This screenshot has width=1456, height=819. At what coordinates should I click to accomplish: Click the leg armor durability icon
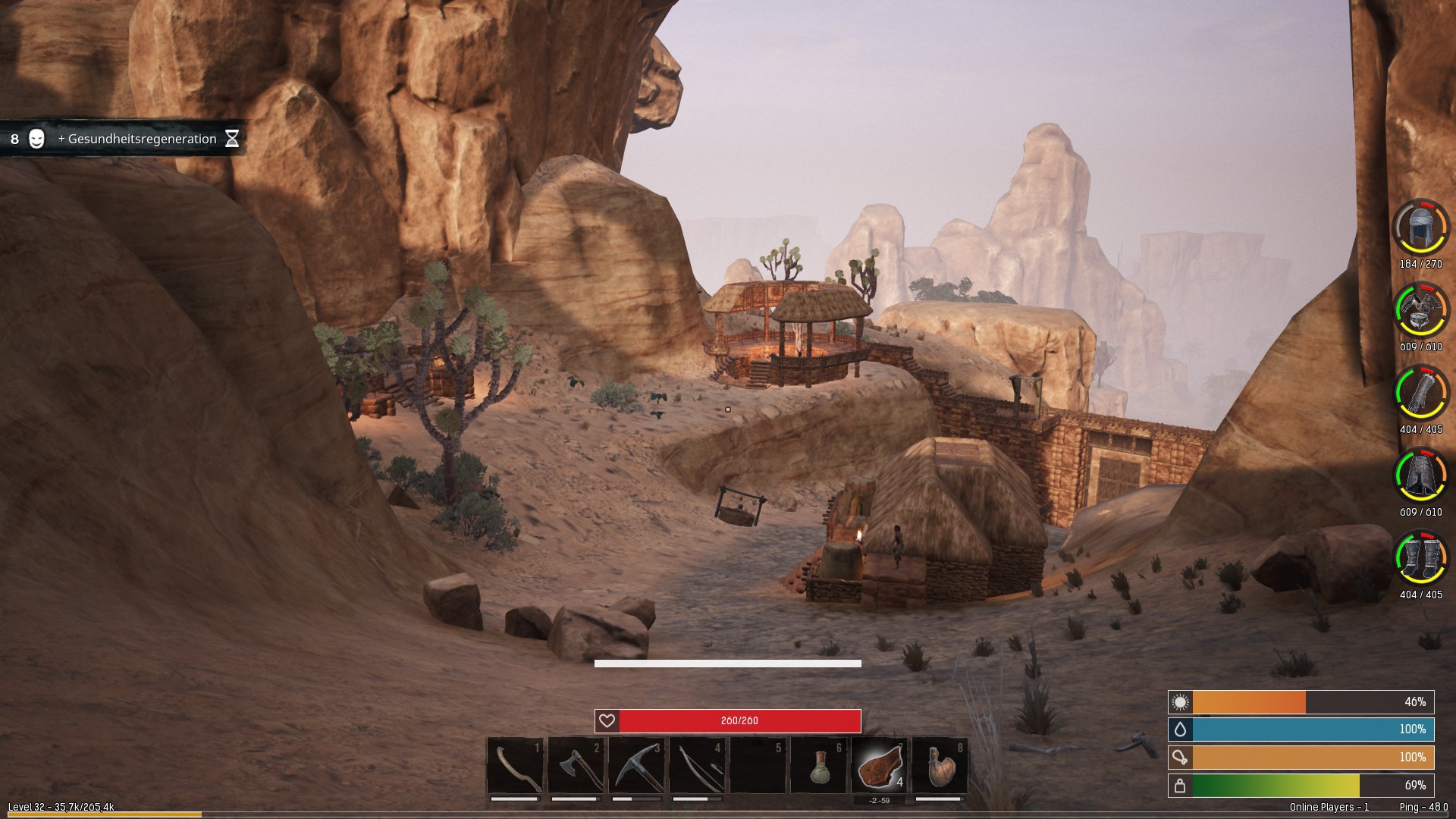[x=1420, y=475]
